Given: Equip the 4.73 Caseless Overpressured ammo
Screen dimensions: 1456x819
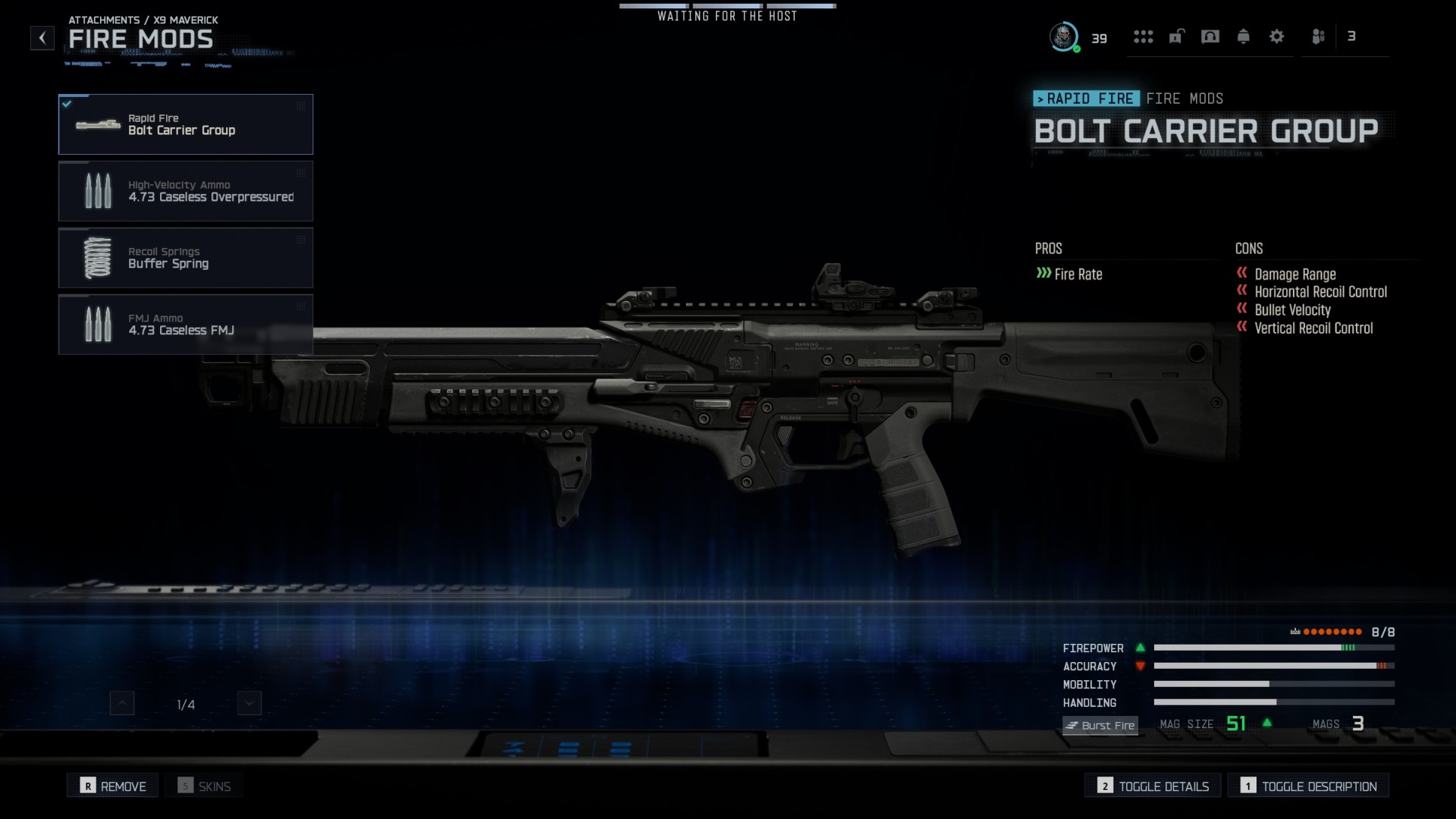Looking at the screenshot, I should [x=186, y=190].
